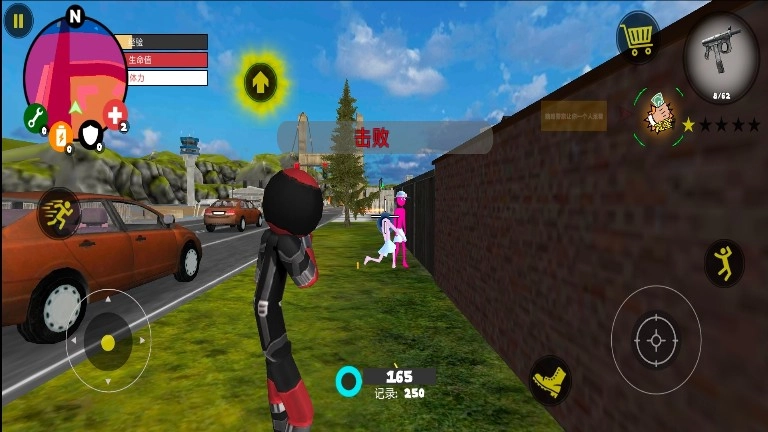Screen dimensions: 768x432
Task: Fire using the crosshair shoot button
Action: click(655, 340)
